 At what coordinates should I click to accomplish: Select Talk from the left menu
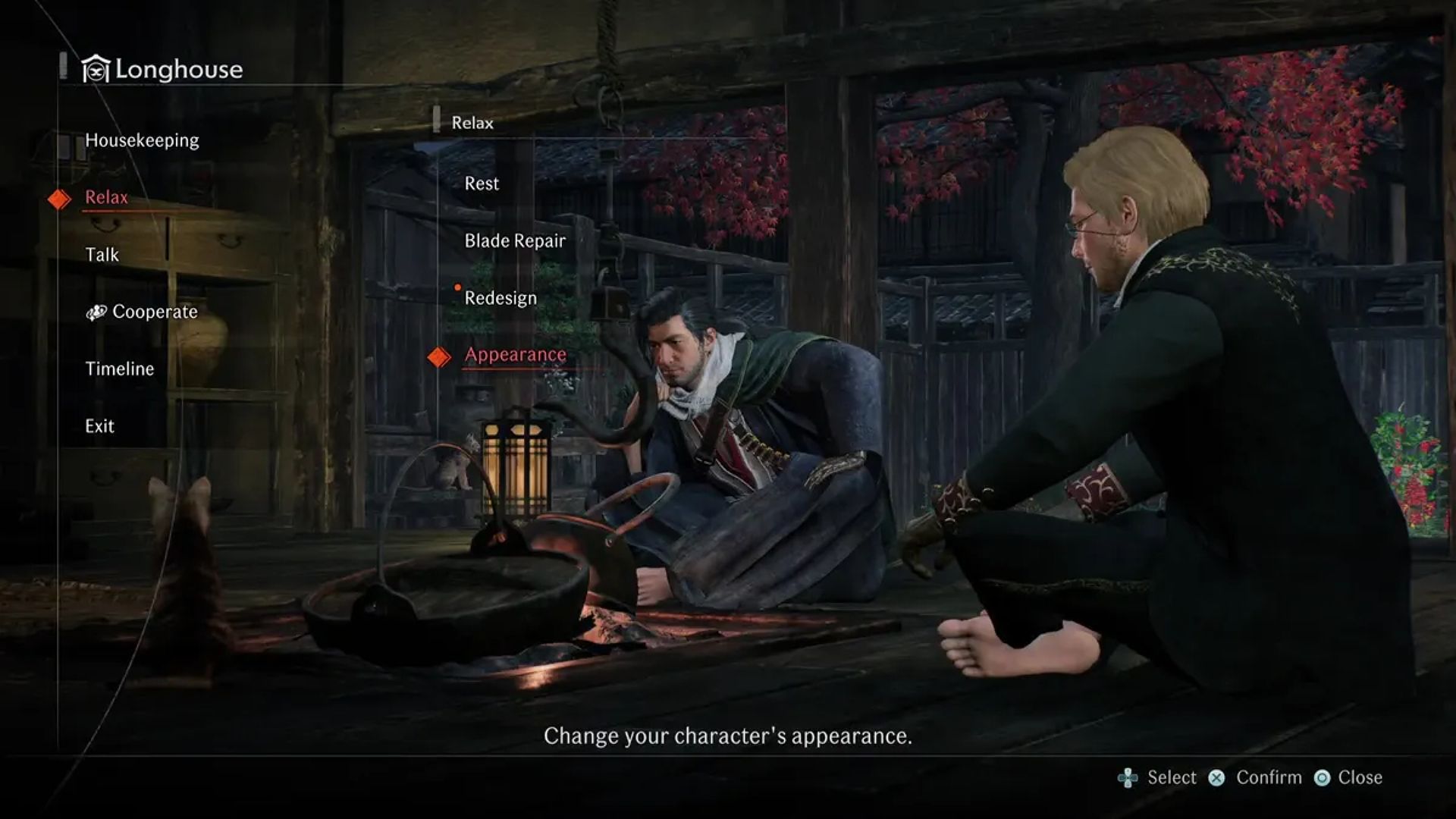tap(102, 255)
